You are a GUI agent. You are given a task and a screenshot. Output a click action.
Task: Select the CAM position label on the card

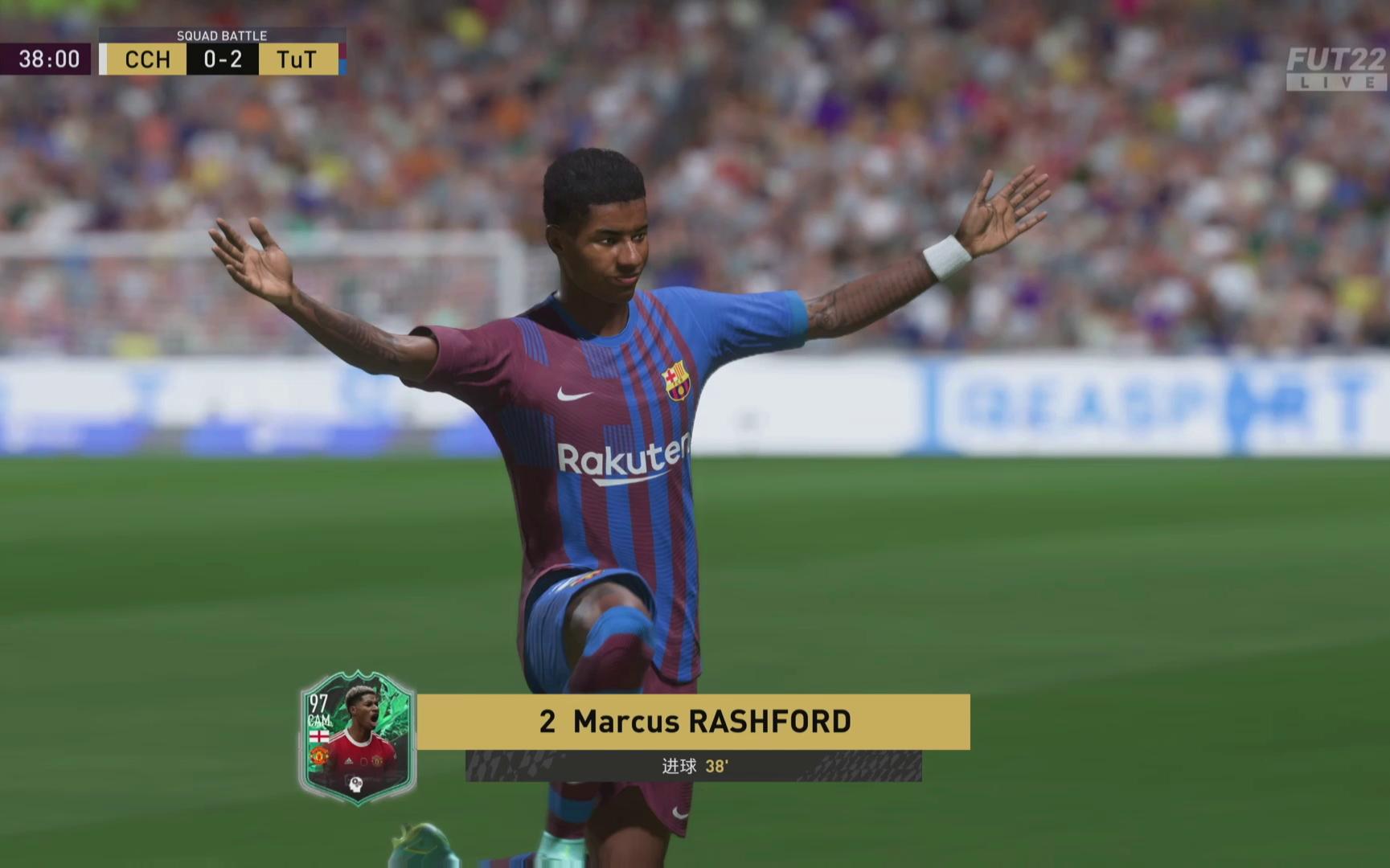tap(320, 720)
